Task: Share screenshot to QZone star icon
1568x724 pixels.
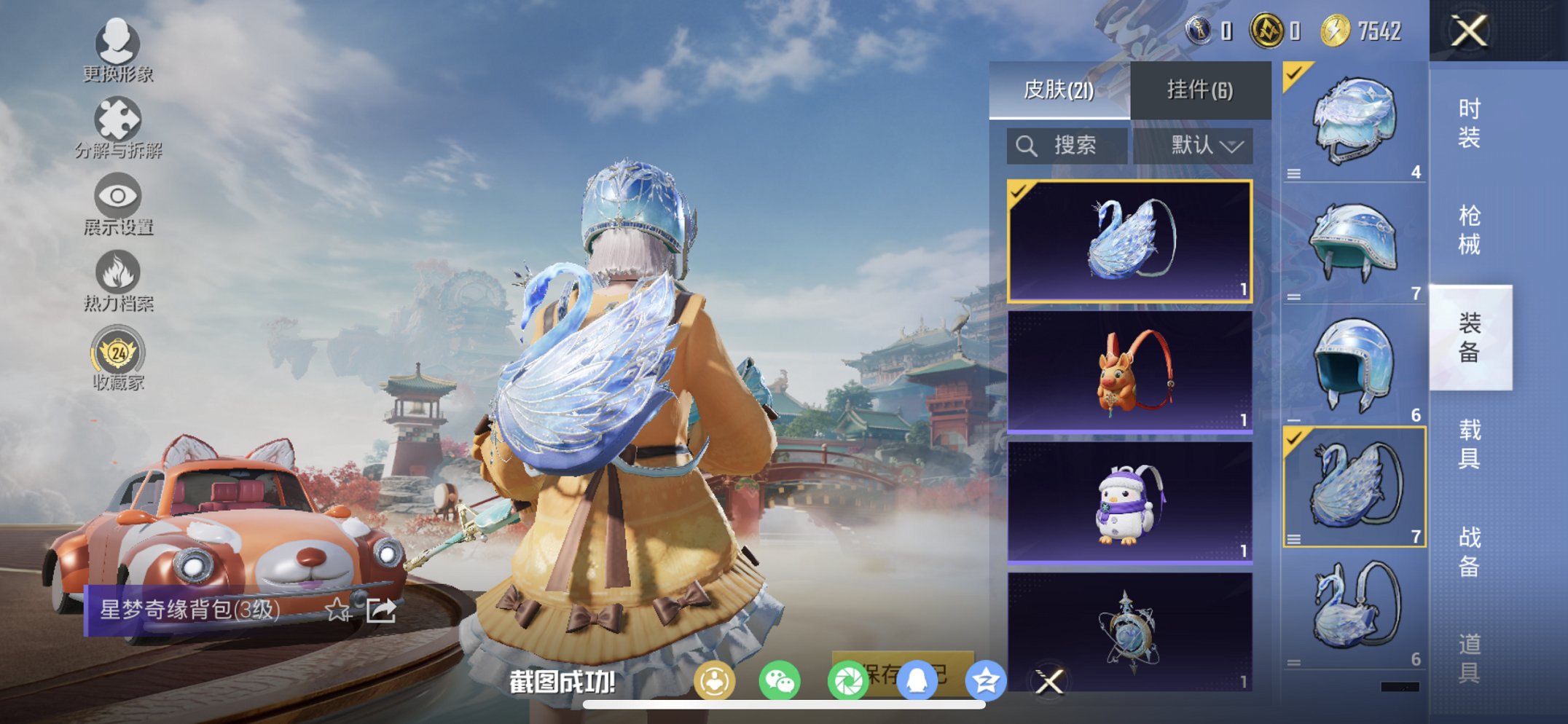Action: (985, 682)
